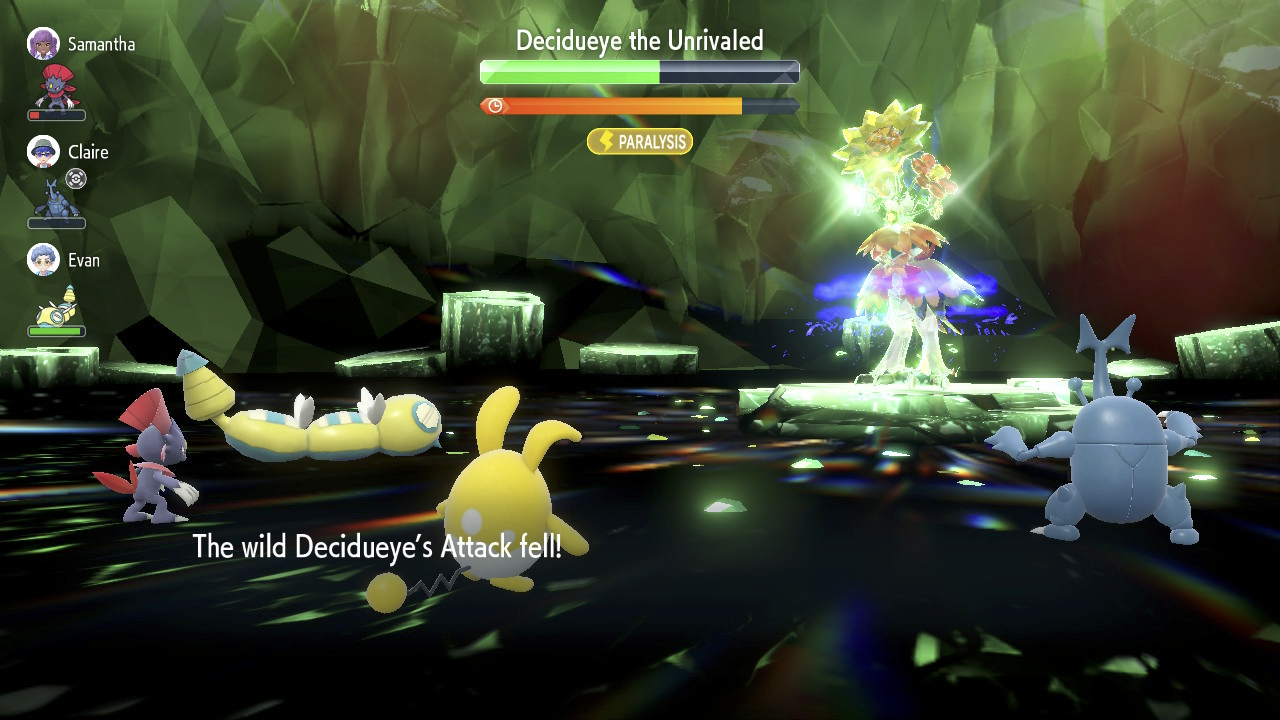The width and height of the screenshot is (1280, 720).
Task: Select Evan's trainer portrait
Action: (43, 259)
